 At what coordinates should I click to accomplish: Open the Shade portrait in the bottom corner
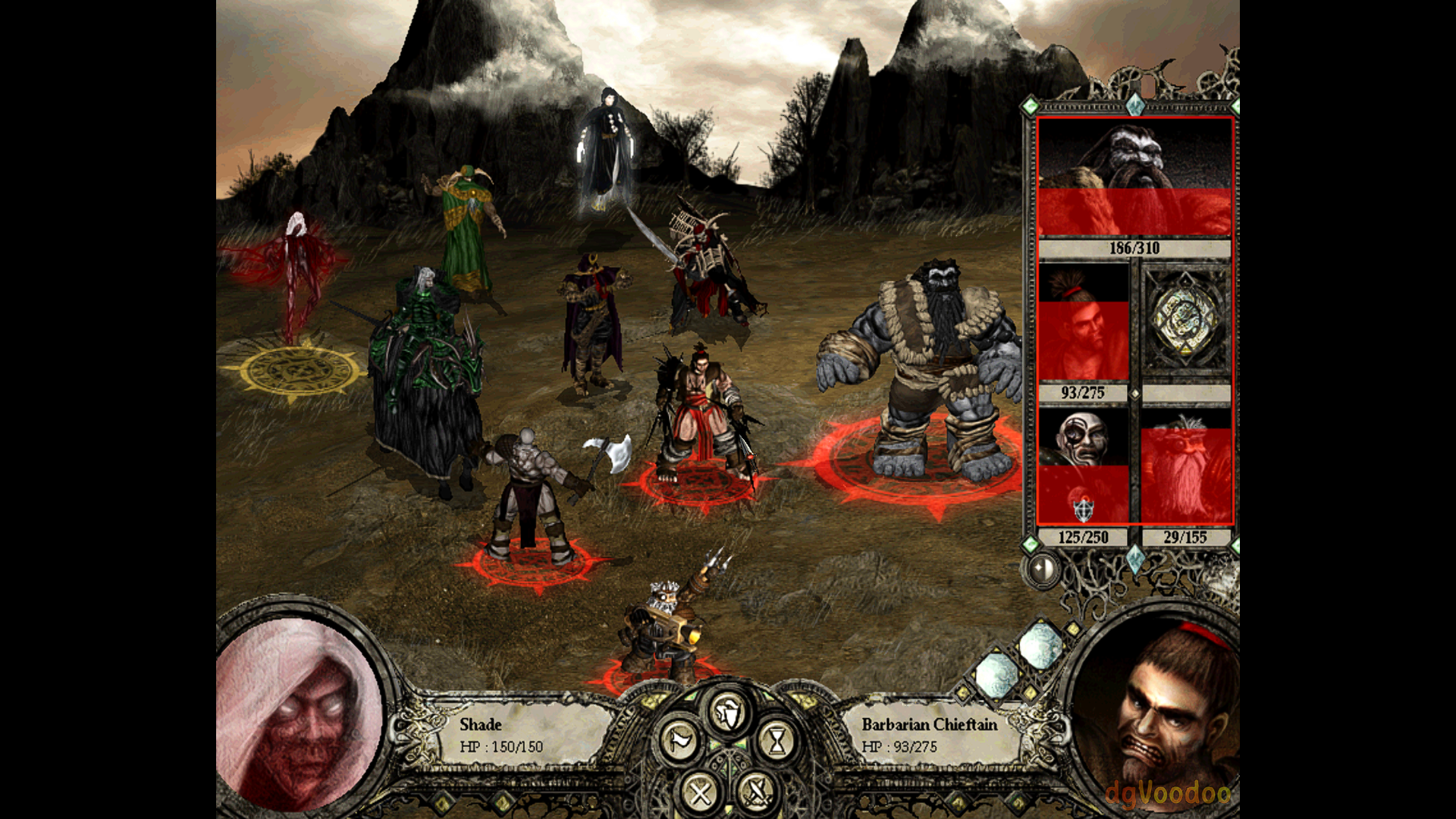pos(300,713)
